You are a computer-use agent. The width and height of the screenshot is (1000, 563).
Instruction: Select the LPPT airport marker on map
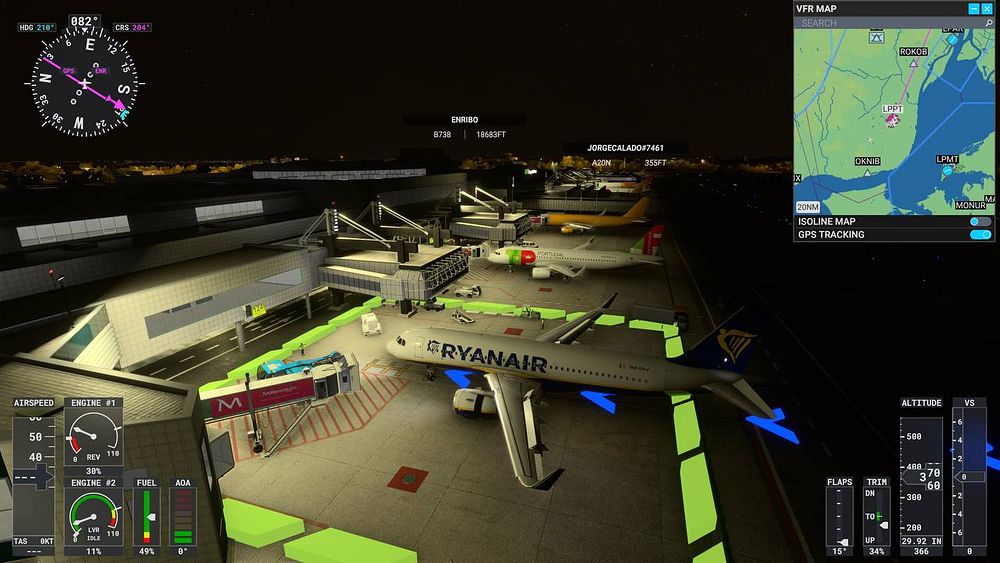point(893,120)
